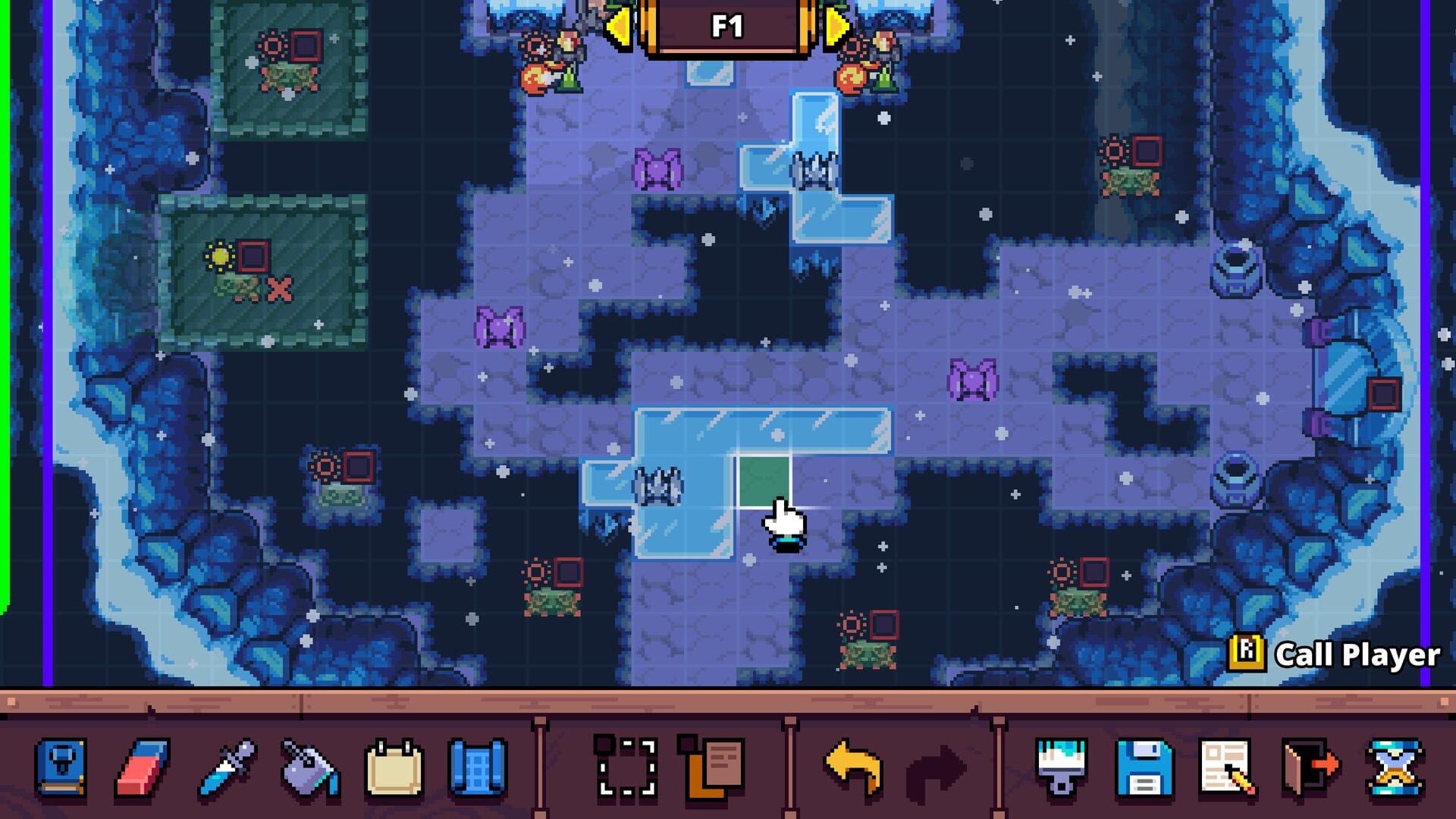This screenshot has width=1456, height=819.
Task: Select the notepad tool
Action: [394, 768]
